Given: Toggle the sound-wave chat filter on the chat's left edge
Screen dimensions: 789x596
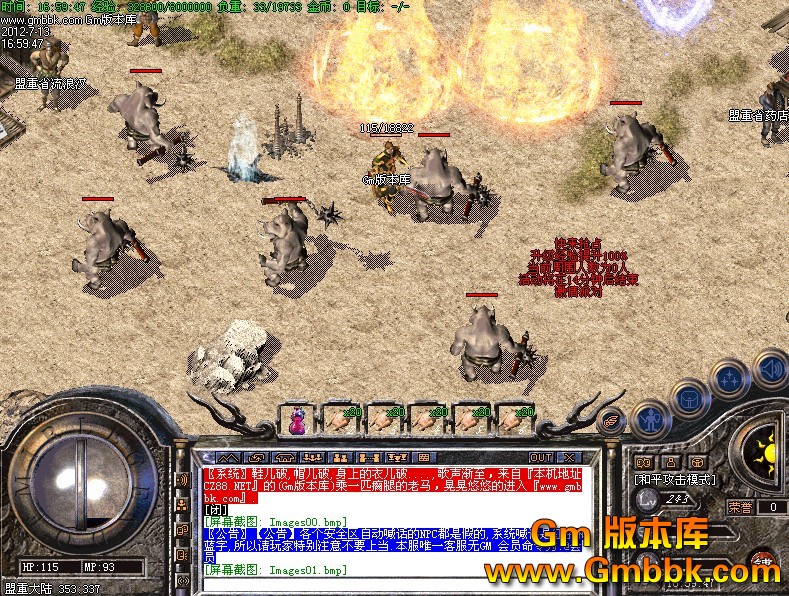Looking at the screenshot, I should pyautogui.click(x=183, y=479).
